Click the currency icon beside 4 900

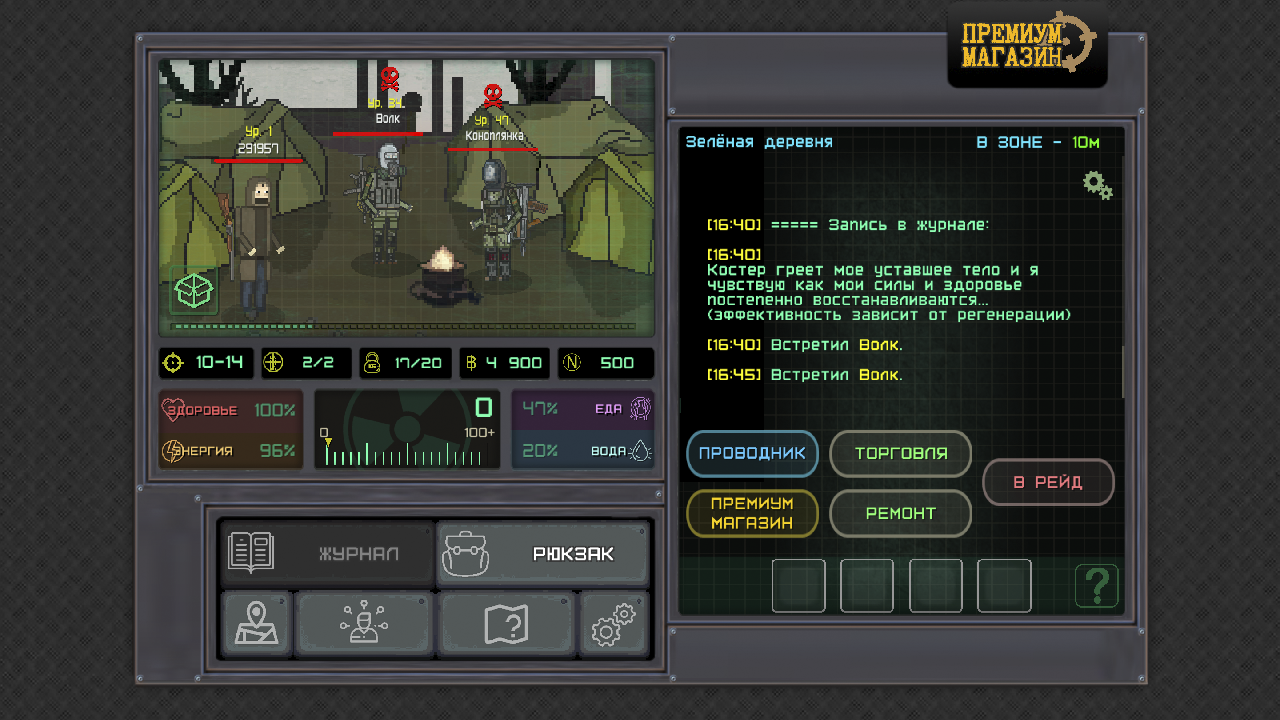click(469, 363)
